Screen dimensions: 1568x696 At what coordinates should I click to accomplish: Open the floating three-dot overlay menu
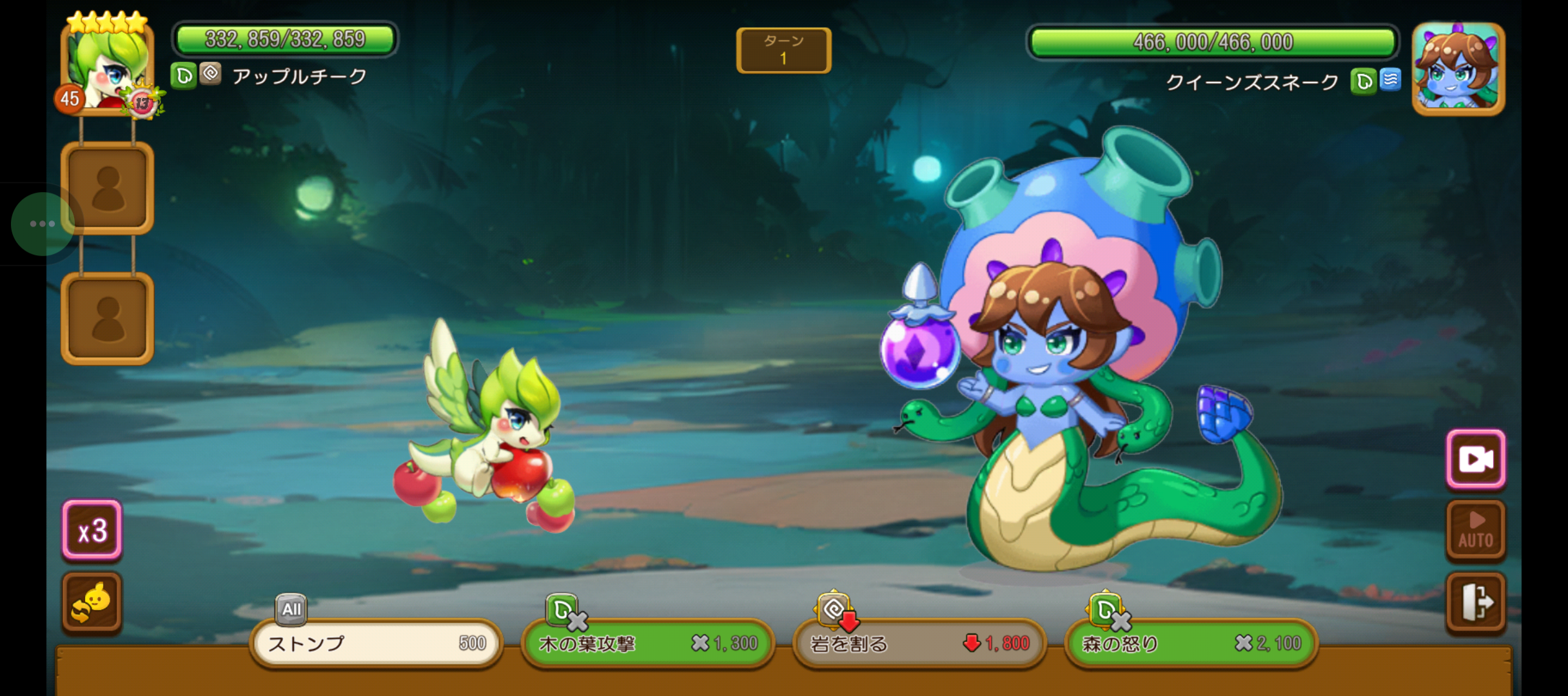click(43, 224)
